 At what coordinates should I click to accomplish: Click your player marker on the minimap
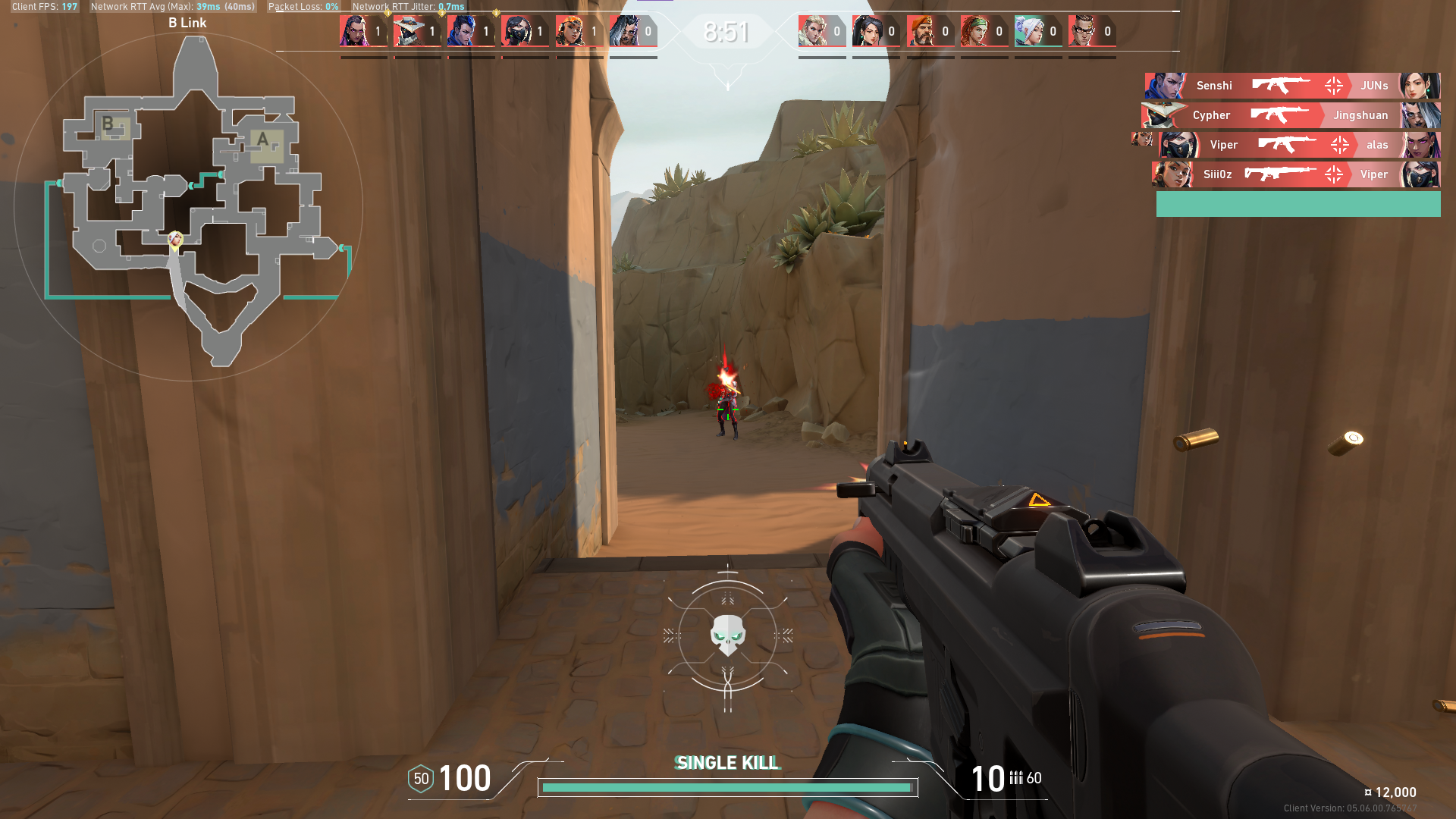click(175, 240)
